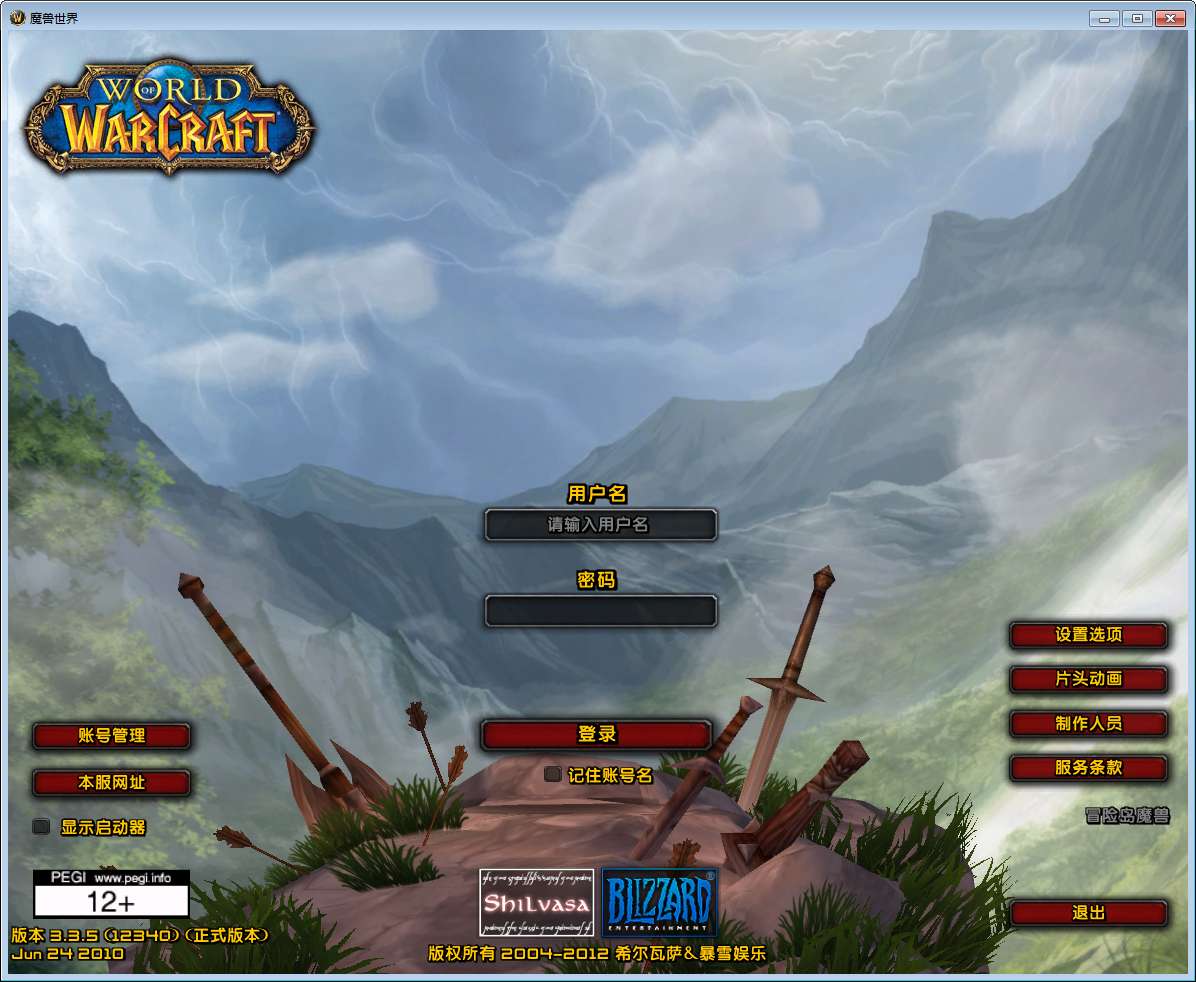This screenshot has height=982, width=1196.
Task: Visit the 本服网址 server website
Action: pos(111,783)
